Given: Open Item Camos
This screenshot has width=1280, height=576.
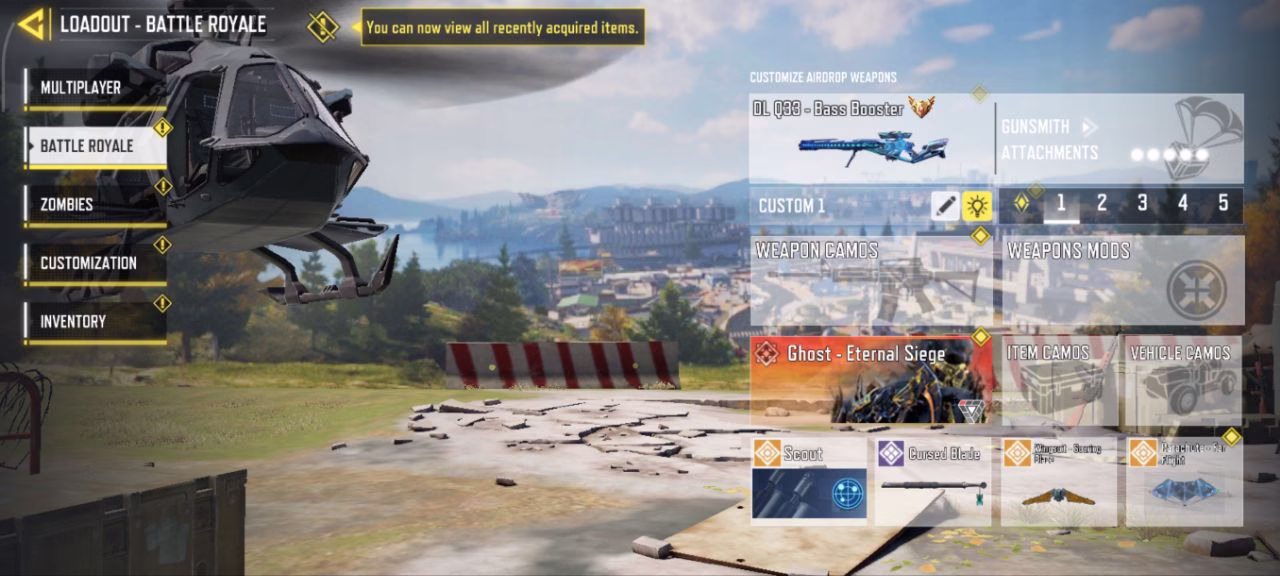Looking at the screenshot, I should click(x=1059, y=380).
